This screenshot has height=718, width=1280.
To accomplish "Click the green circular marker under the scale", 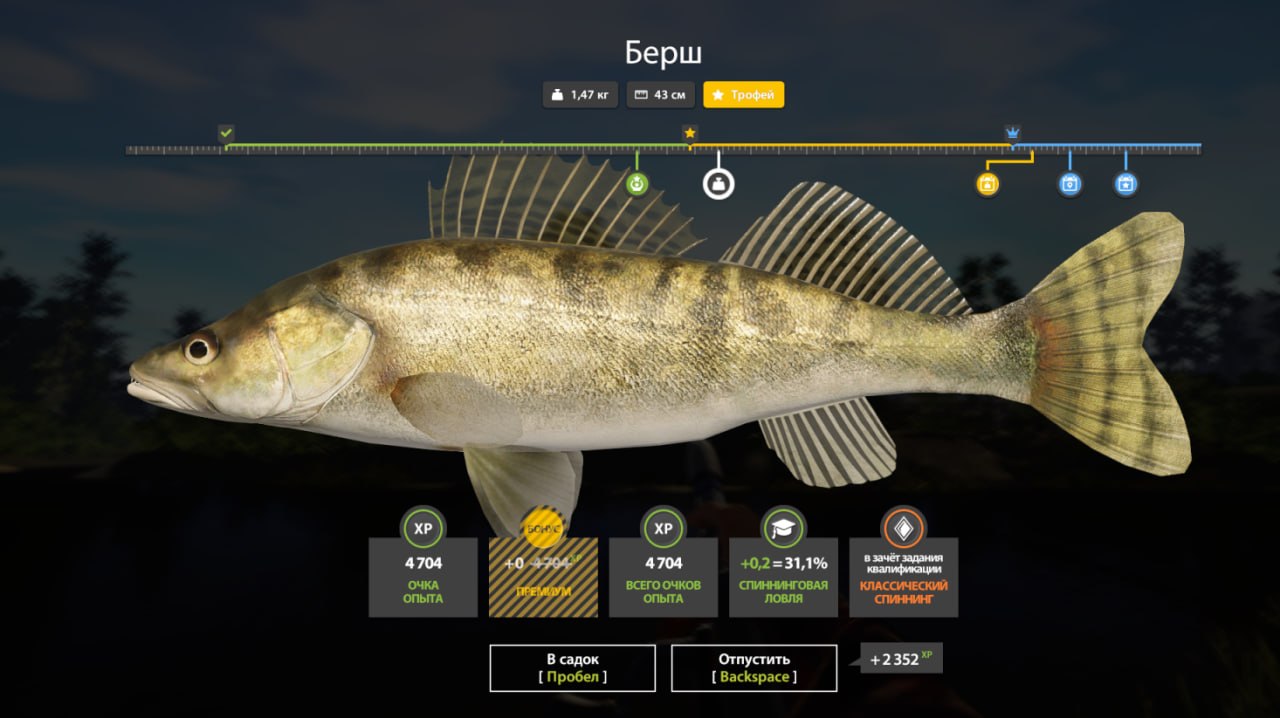I will pyautogui.click(x=637, y=184).
